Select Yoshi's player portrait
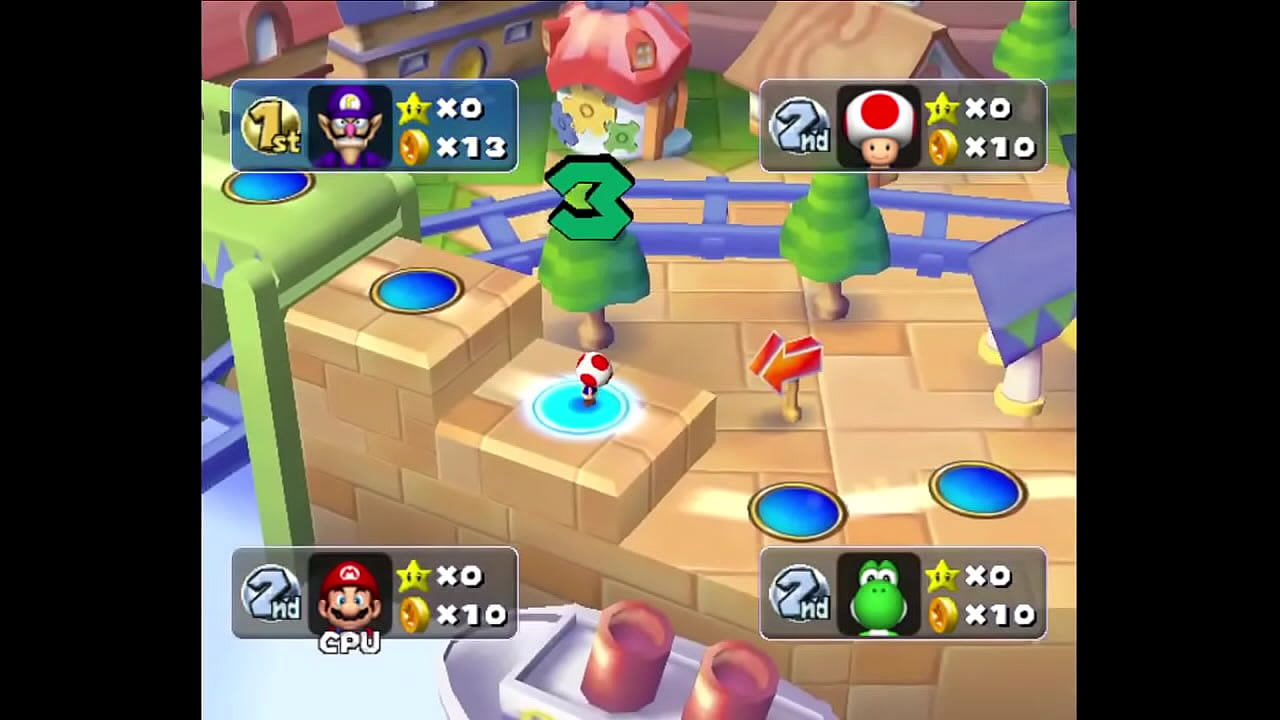 pyautogui.click(x=878, y=594)
